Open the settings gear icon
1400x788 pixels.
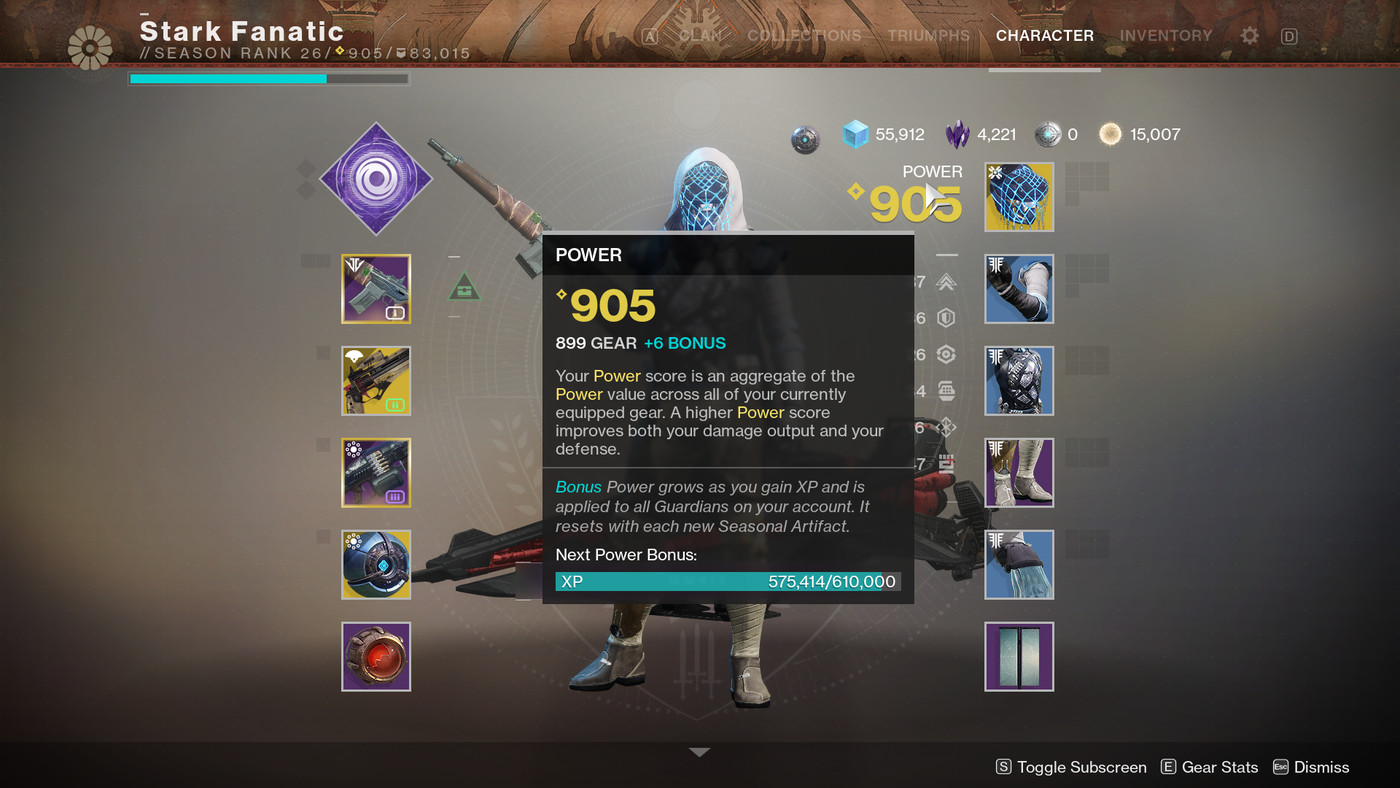pos(1250,36)
